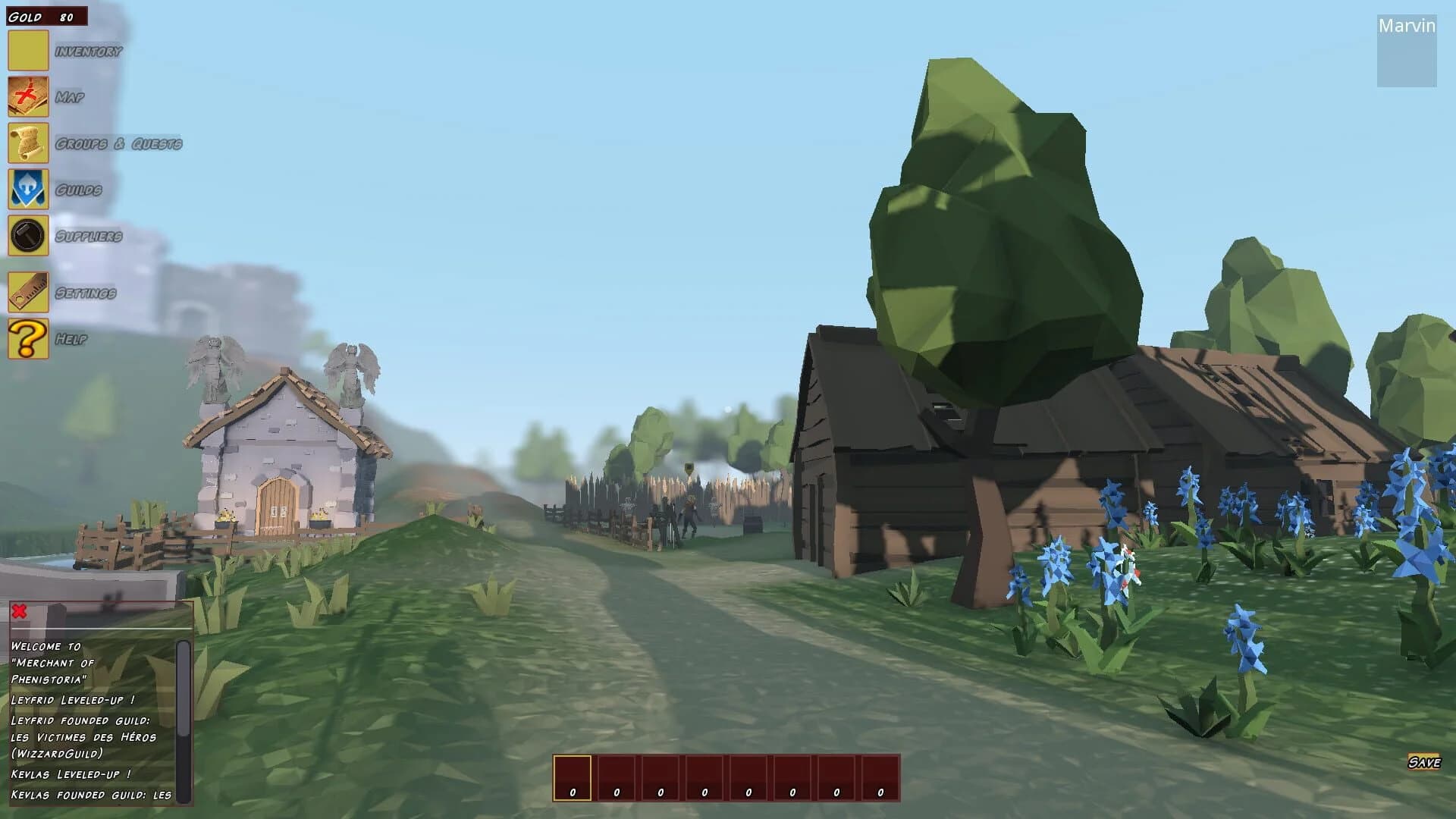Click the Inventory text label
Image resolution: width=1456 pixels, height=819 pixels.
[87, 52]
